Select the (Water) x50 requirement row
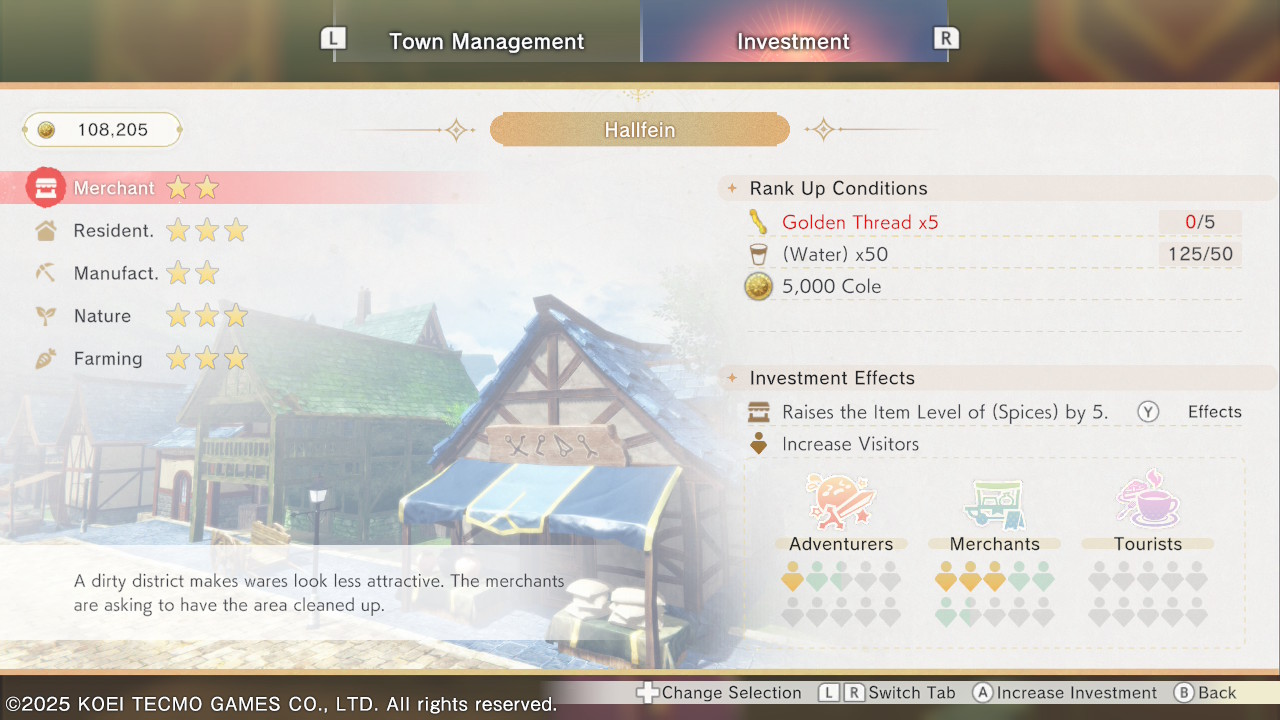 pos(834,254)
